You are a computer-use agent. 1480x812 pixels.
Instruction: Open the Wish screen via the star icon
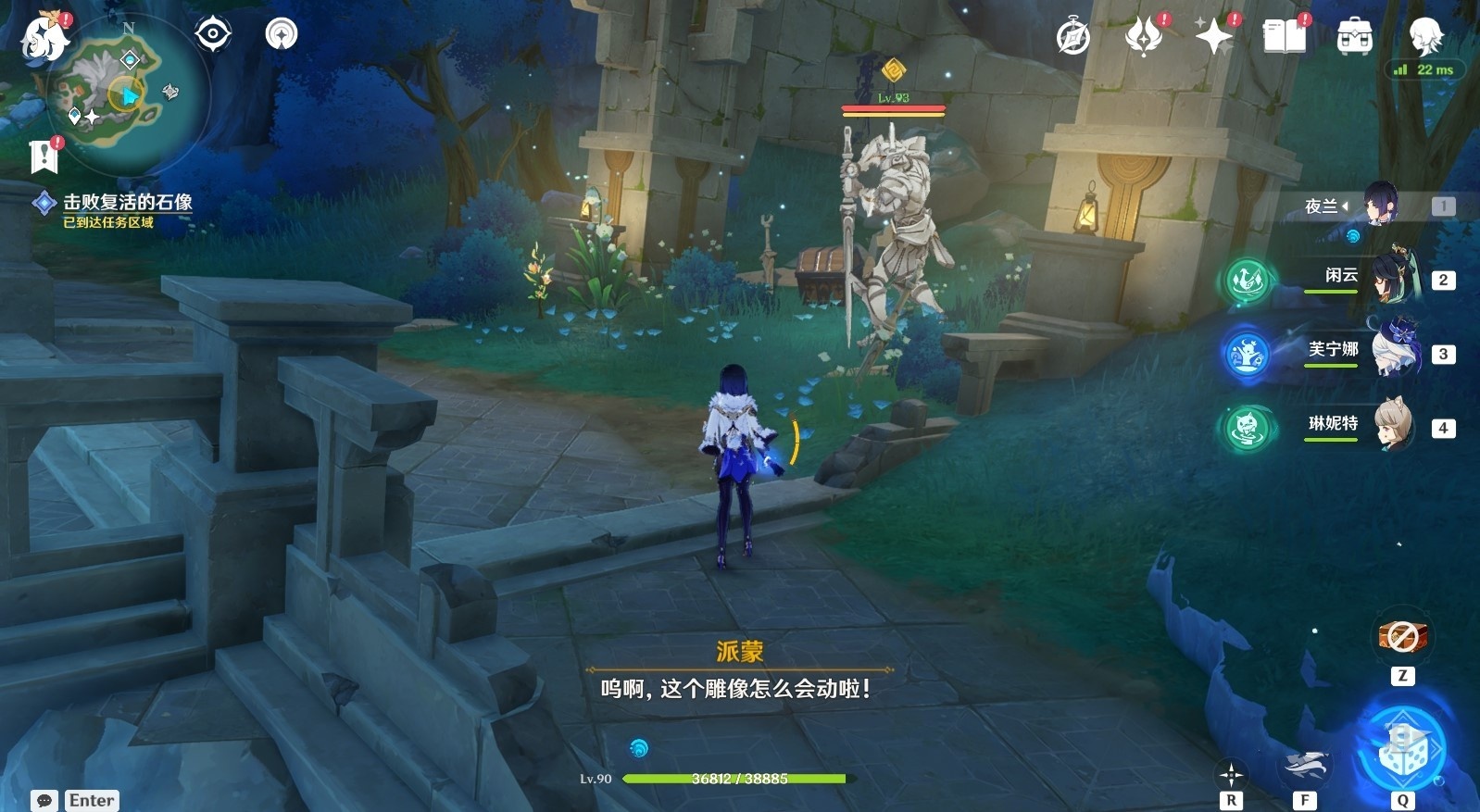(x=1213, y=39)
